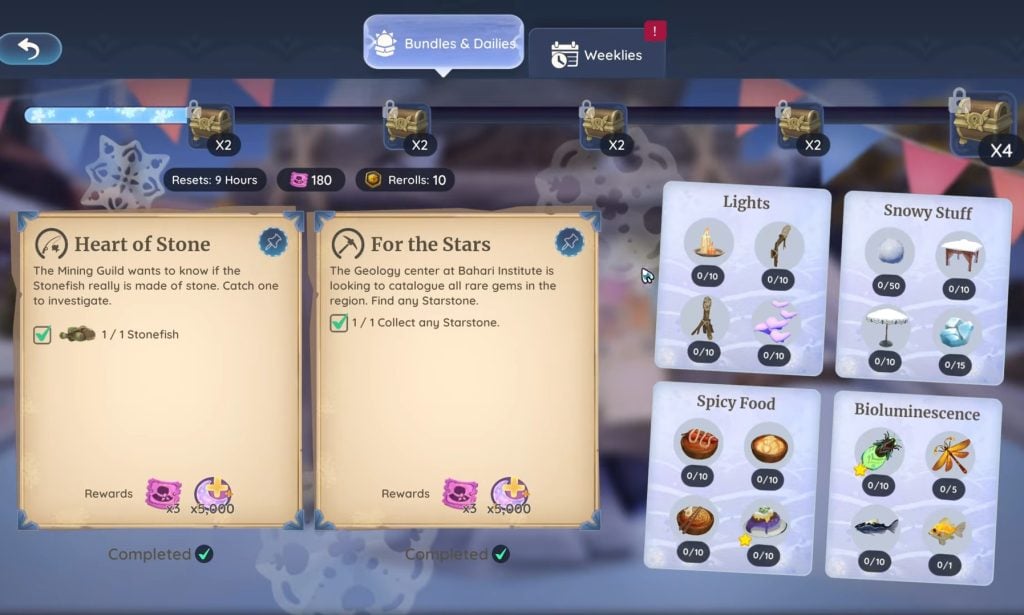Open the Snowy Stuff bundle panel
1024x615 pixels.
[927, 212]
